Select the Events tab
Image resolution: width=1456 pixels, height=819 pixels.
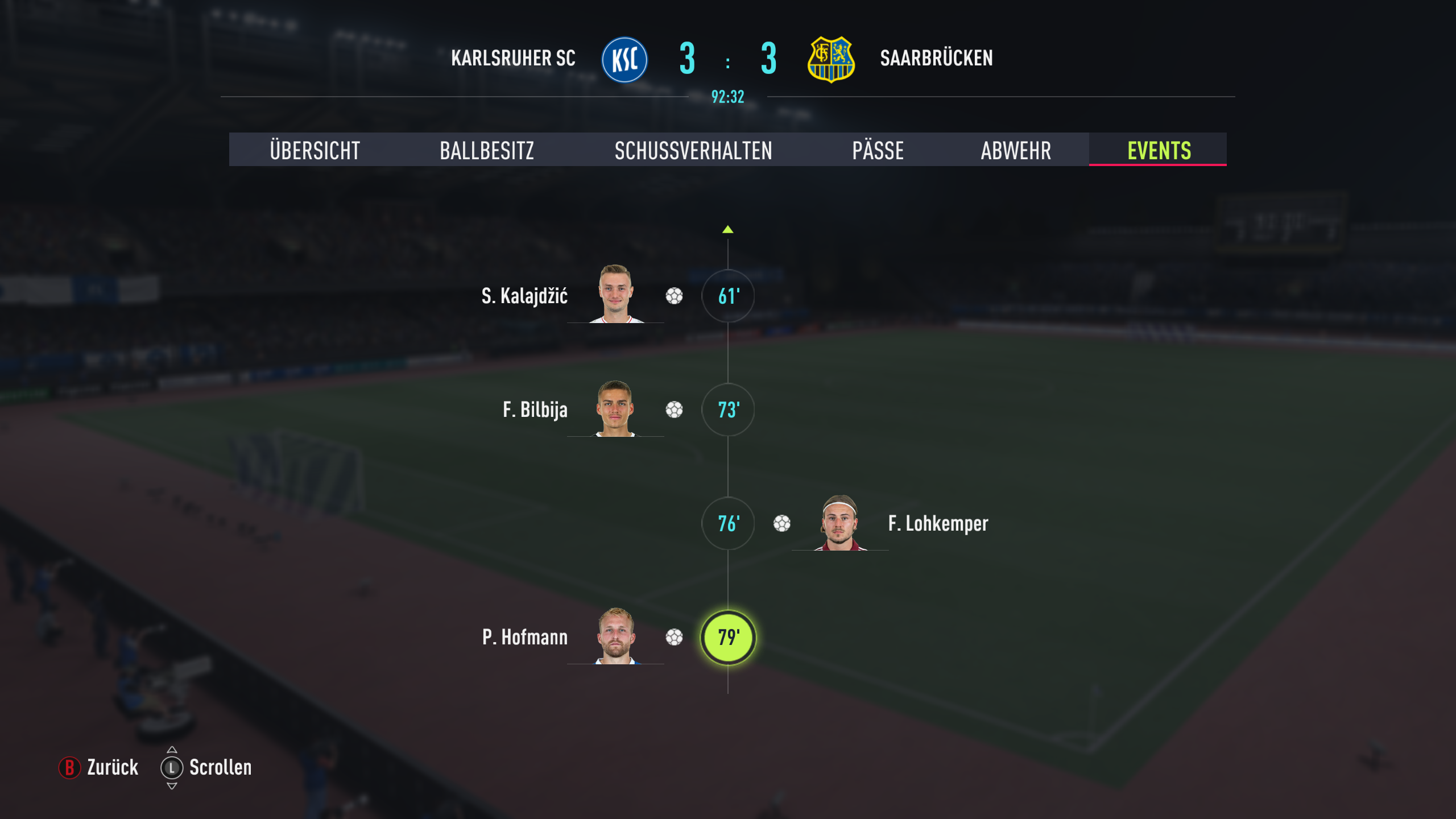(x=1159, y=150)
